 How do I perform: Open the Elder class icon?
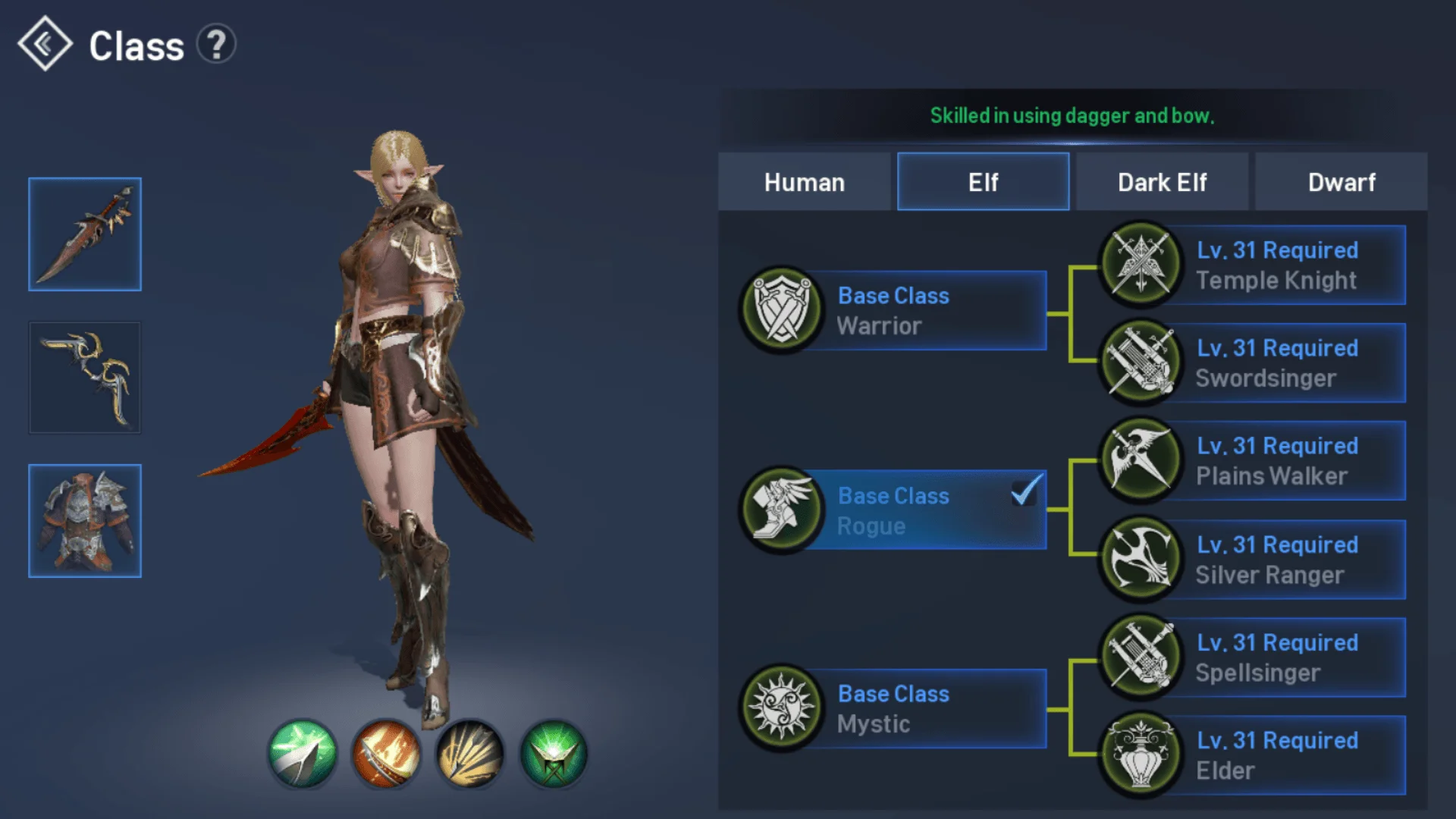[x=1140, y=755]
